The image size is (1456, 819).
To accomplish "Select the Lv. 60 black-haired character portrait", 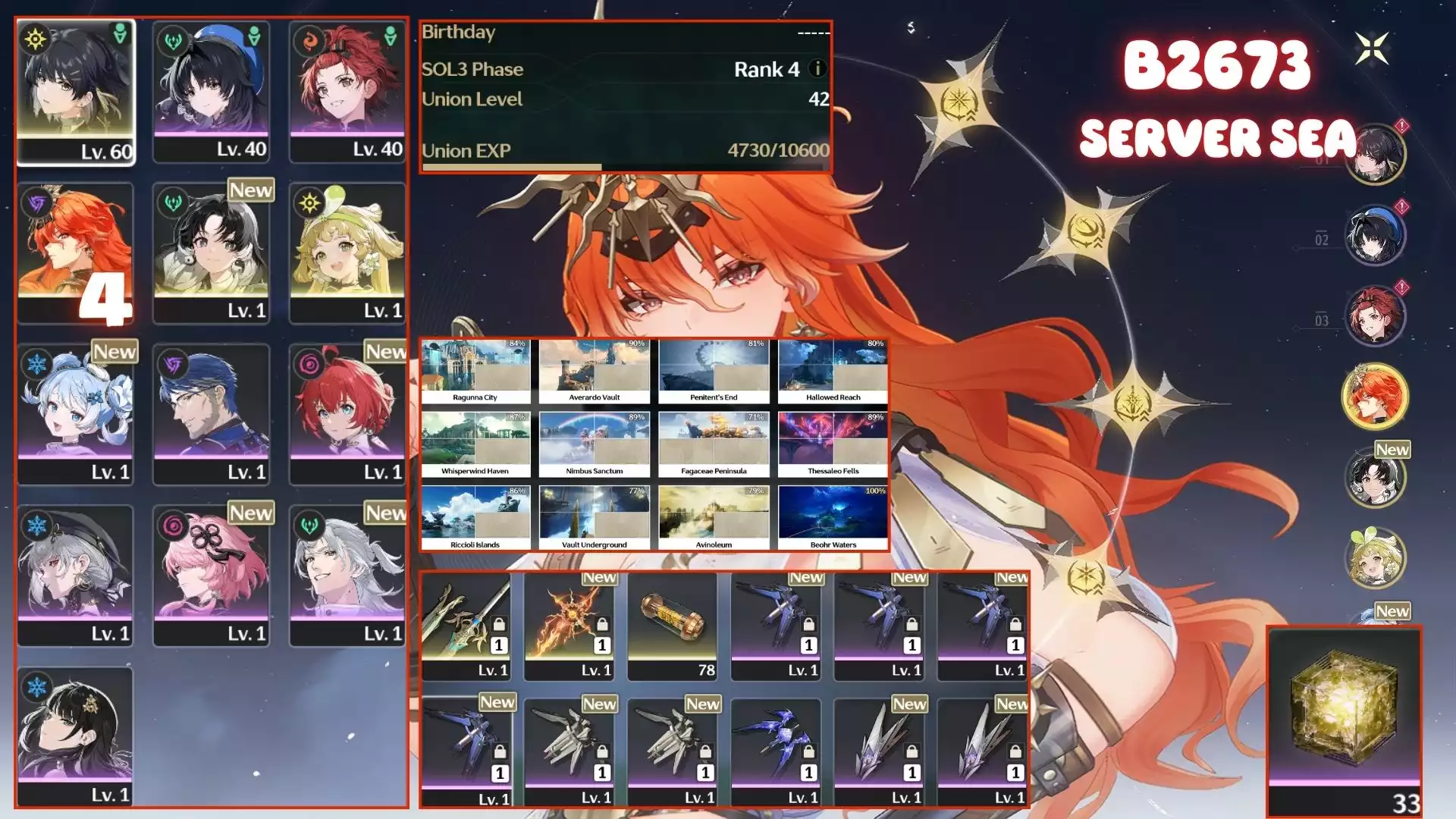I will click(75, 91).
